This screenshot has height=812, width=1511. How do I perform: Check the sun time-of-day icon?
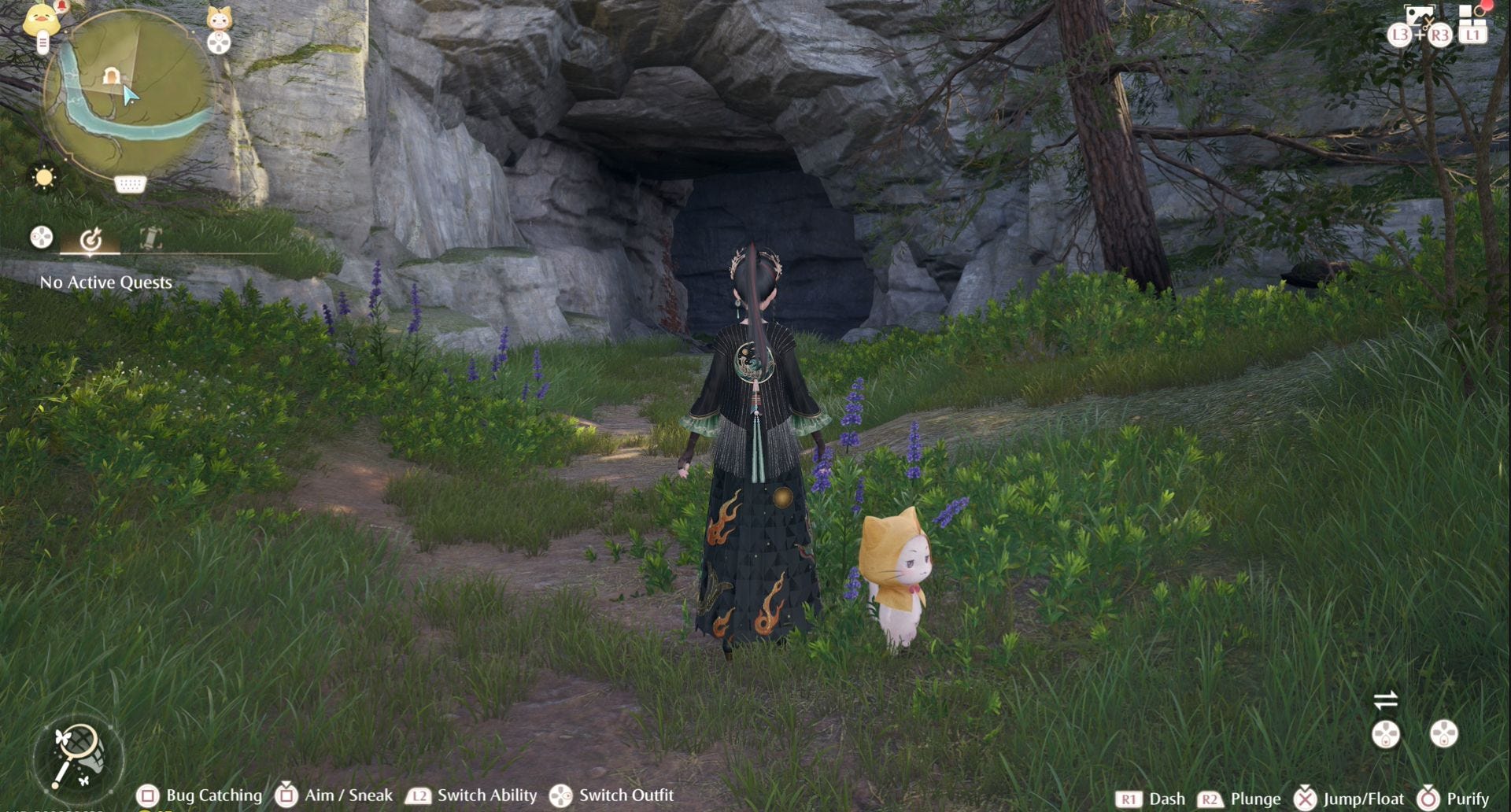coord(44,177)
